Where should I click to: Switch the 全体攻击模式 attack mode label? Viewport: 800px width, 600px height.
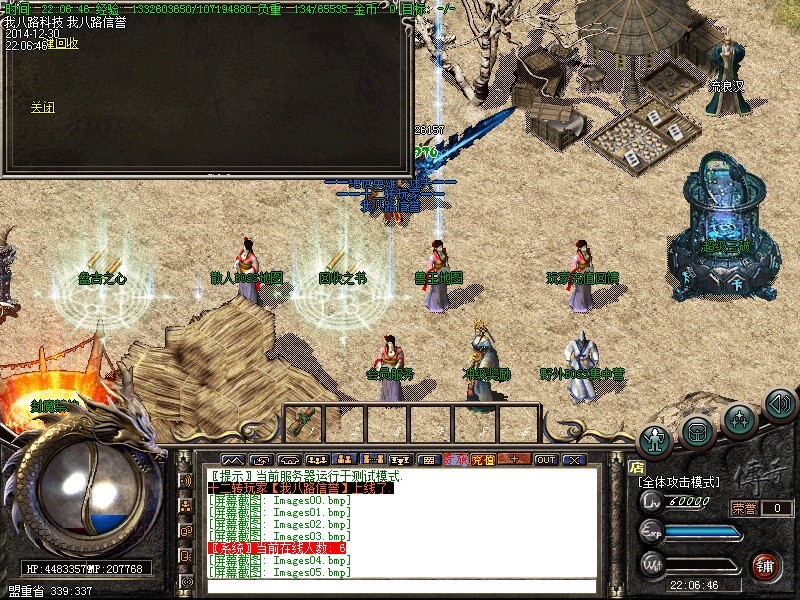678,482
